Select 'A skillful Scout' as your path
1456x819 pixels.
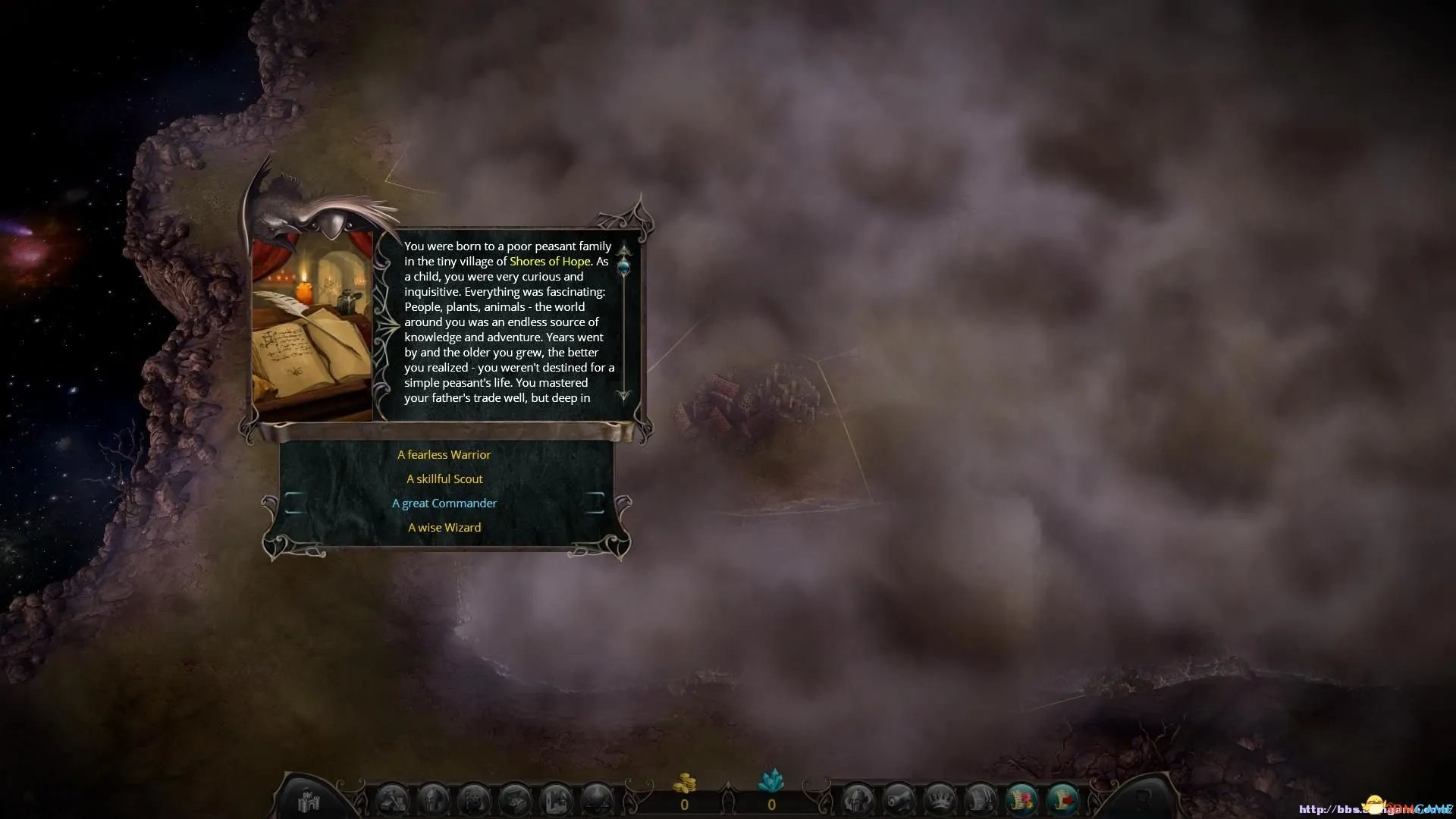pyautogui.click(x=444, y=479)
